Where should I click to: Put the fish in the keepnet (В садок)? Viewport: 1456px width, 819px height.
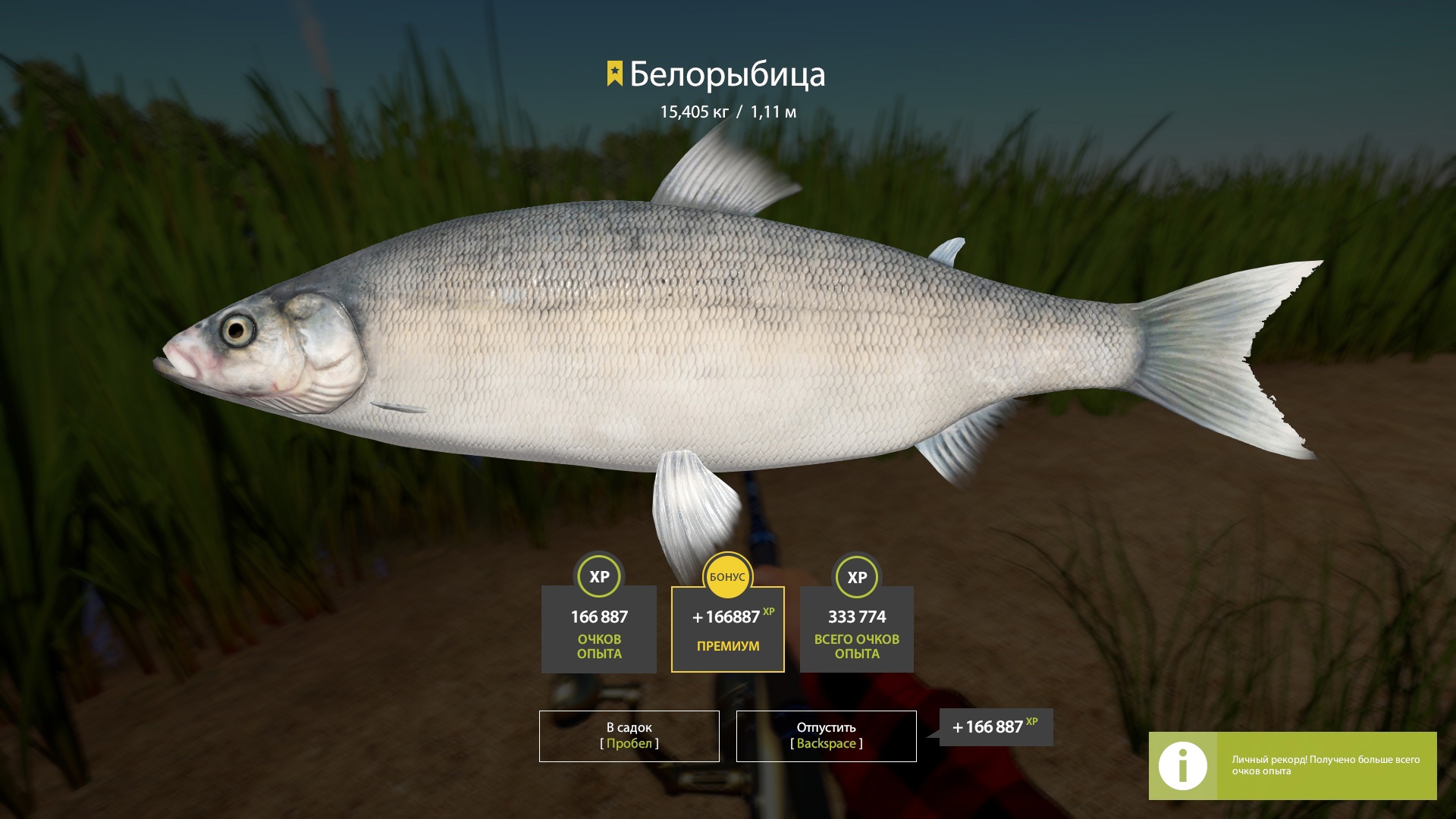[629, 736]
